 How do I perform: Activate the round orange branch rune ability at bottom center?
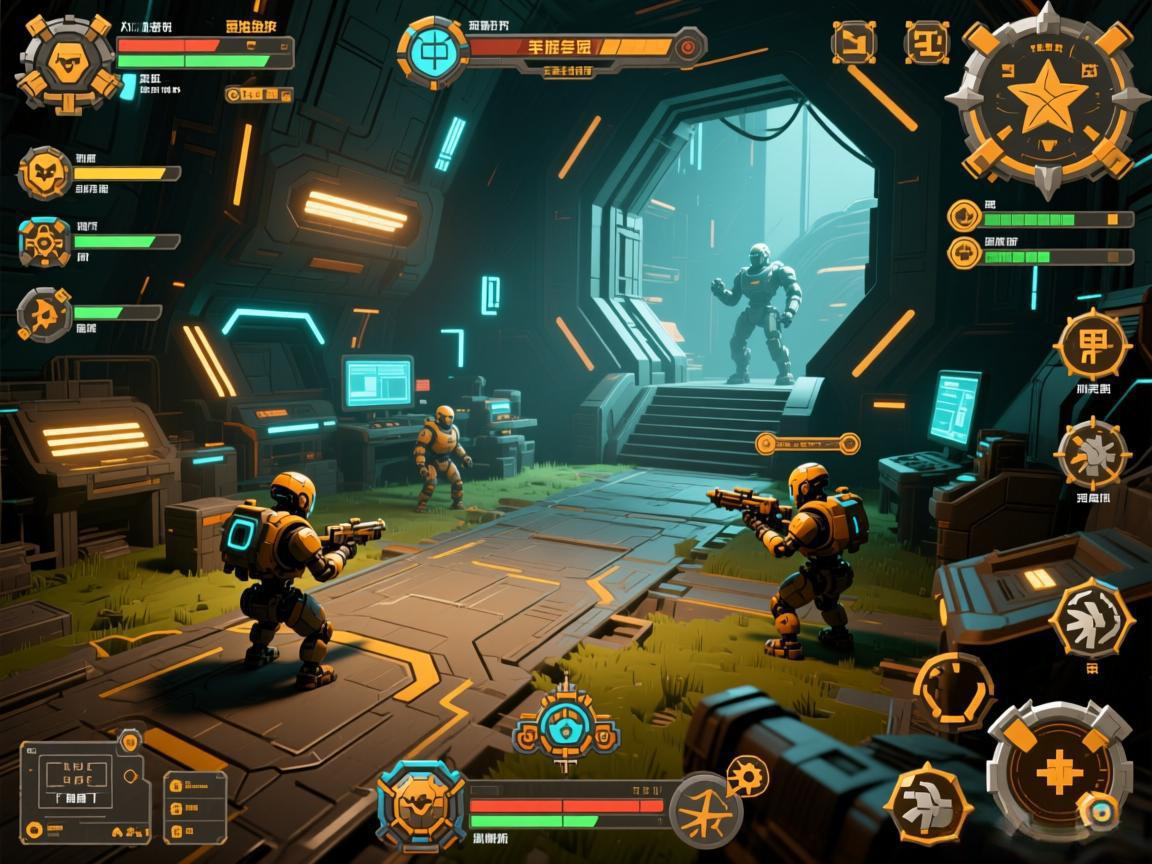[x=705, y=810]
